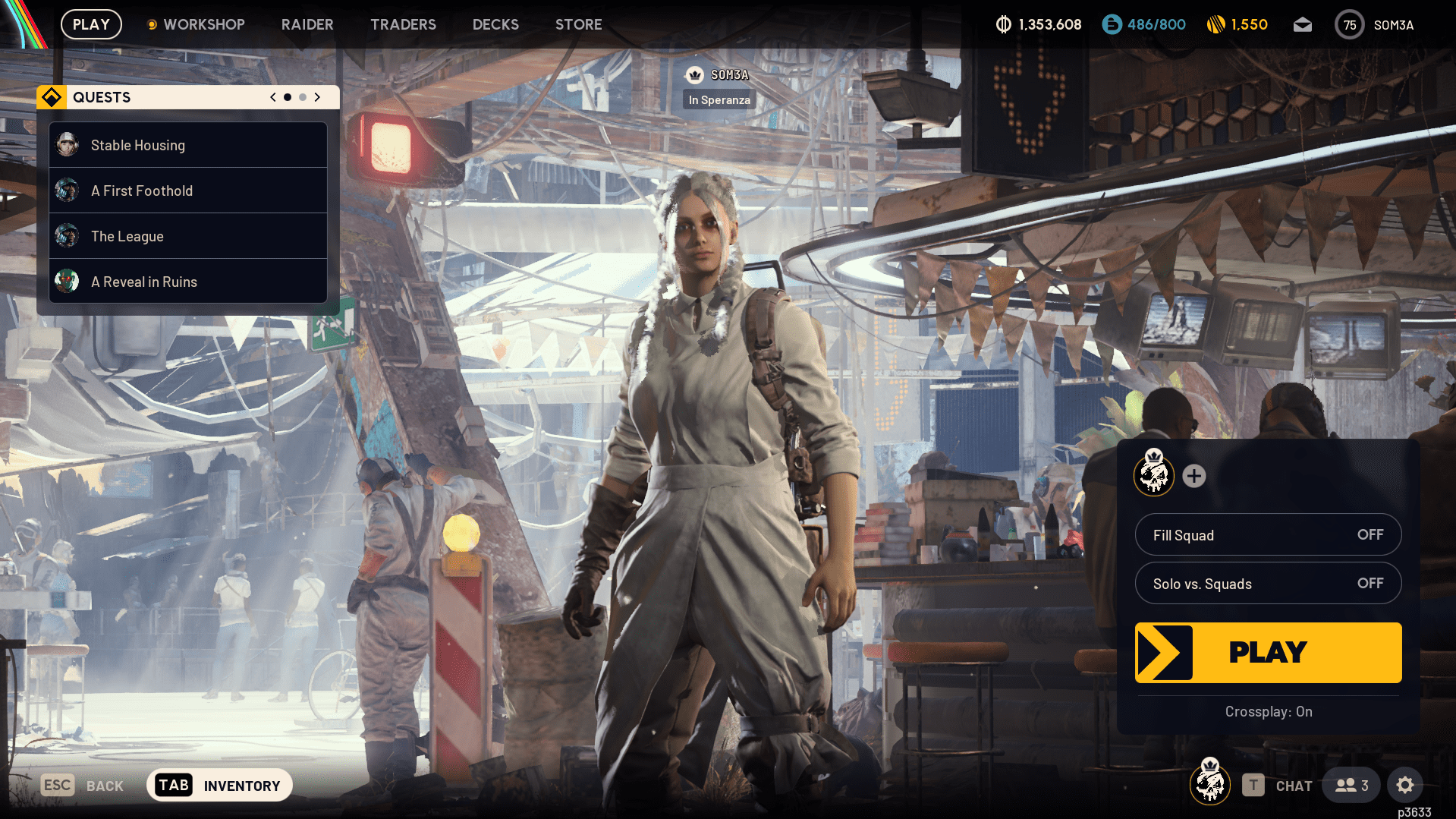1456x819 pixels.
Task: Click the yellow currency icon showing 1,550
Action: coord(1215,24)
